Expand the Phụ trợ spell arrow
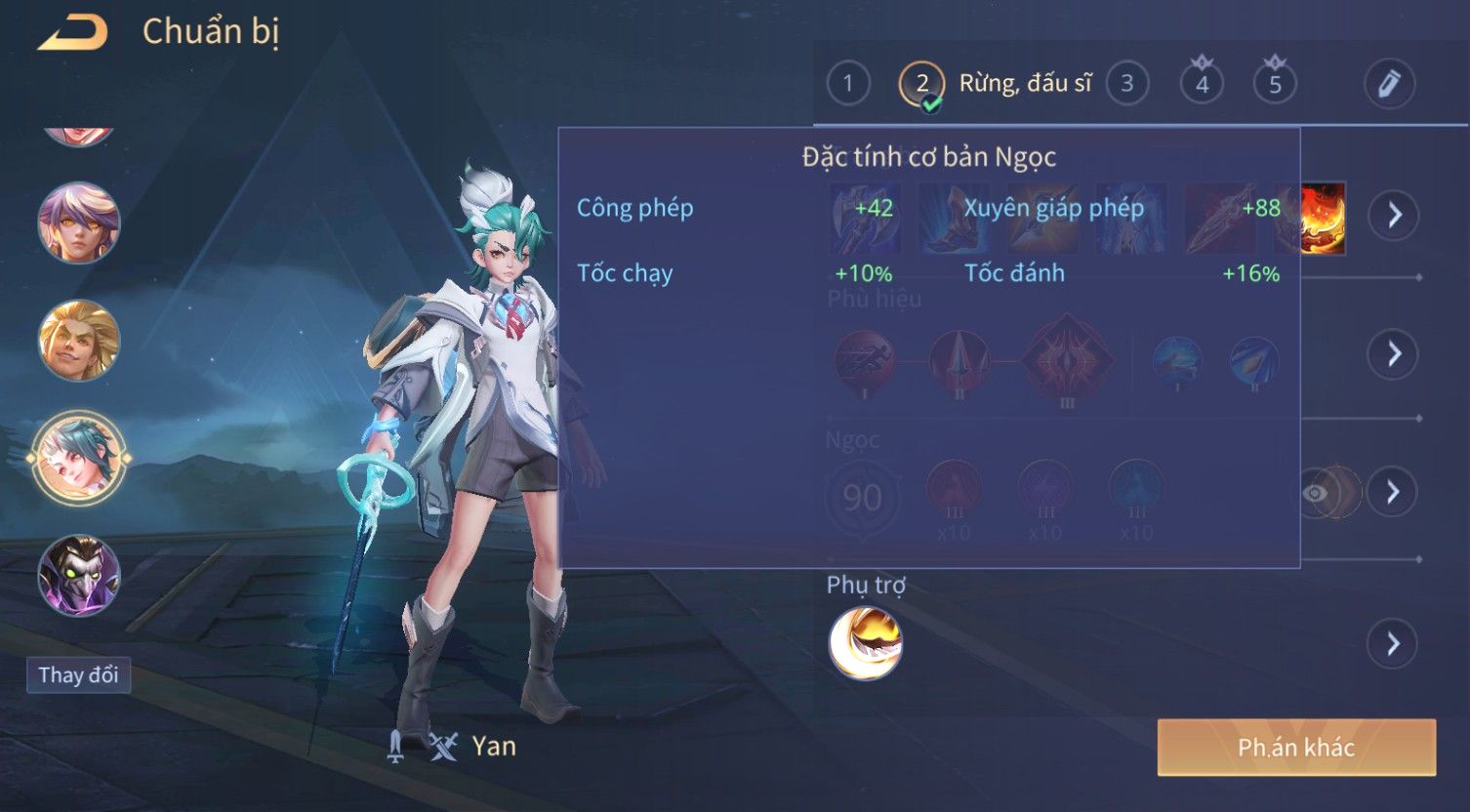Screen dimensions: 1470x812 pos(1393,644)
